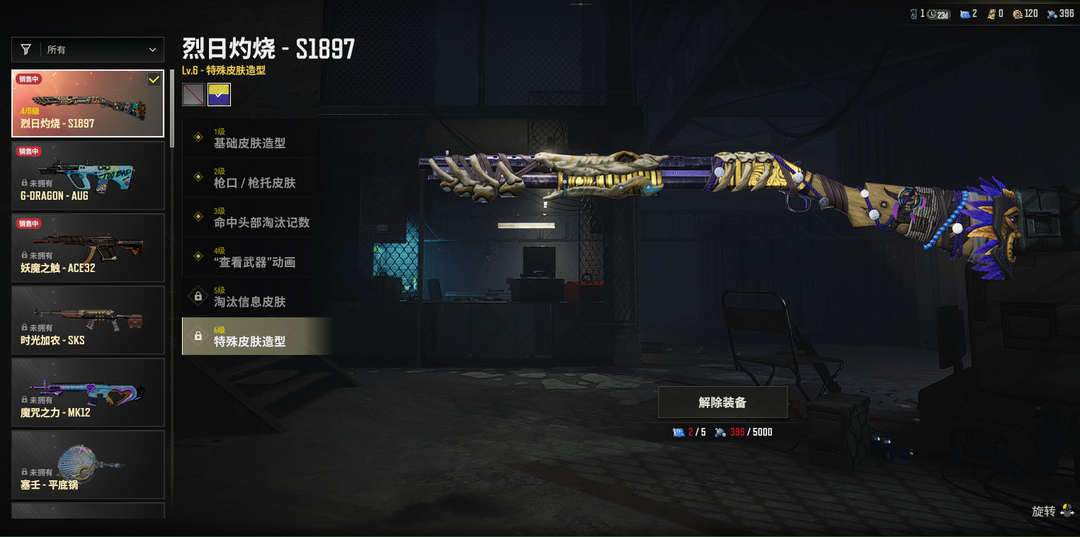Click the 旋转 rotate control

(x=1052, y=511)
